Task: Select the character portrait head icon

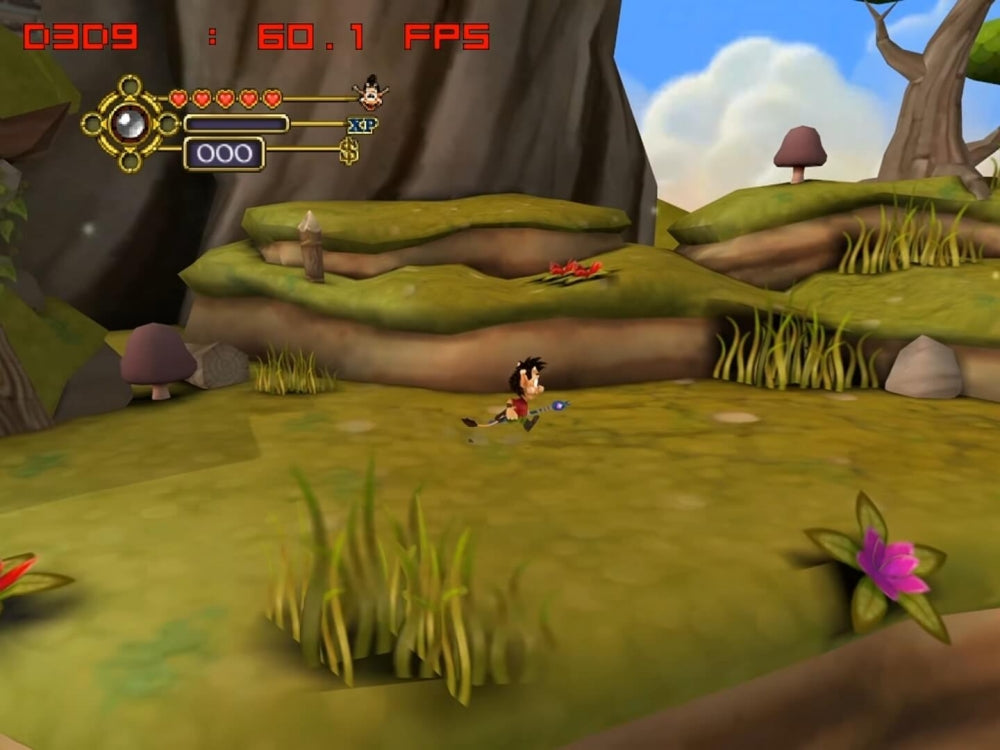Action: coord(372,94)
